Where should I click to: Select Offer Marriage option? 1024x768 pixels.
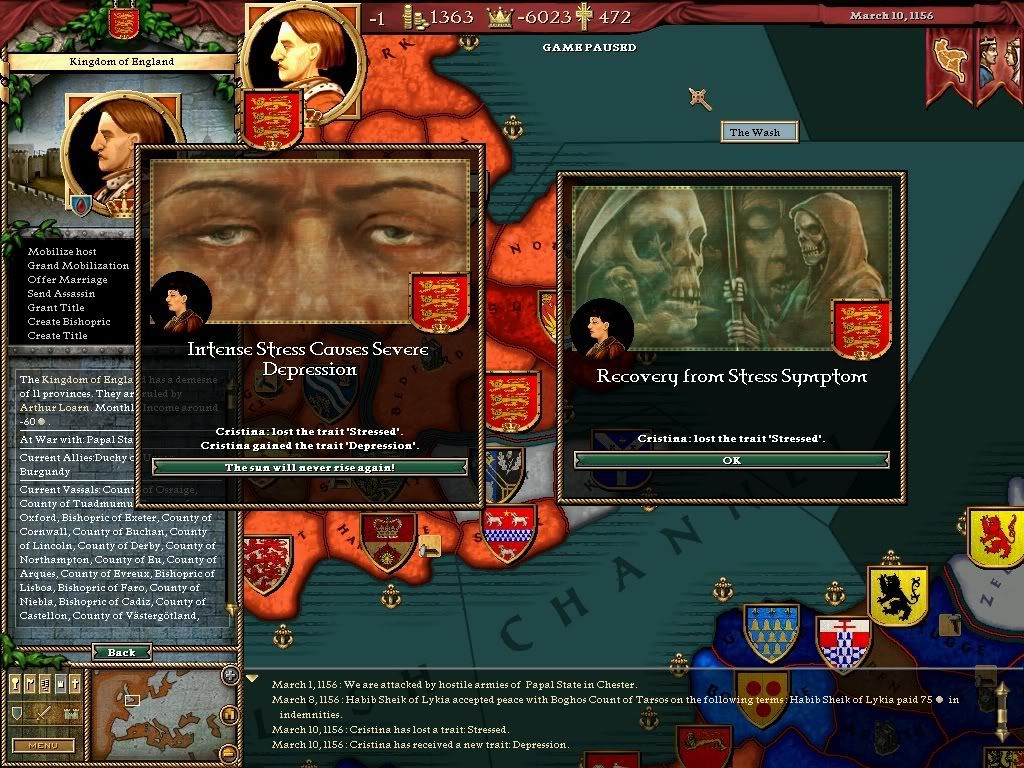coord(67,279)
